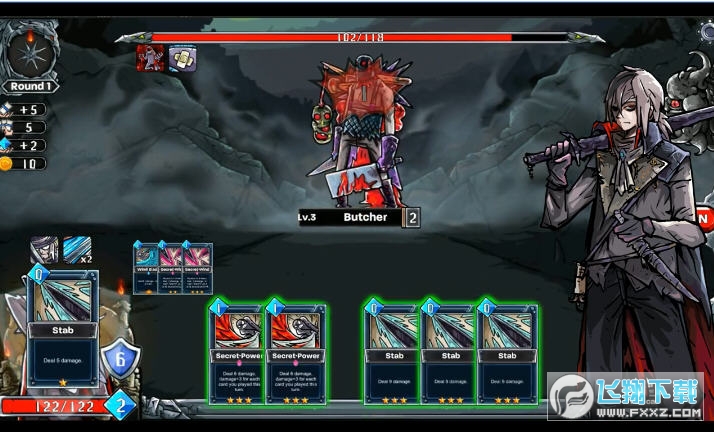Image resolution: width=714 pixels, height=432 pixels.
Task: Inspect the Butcher's bandage status icon
Action: (x=181, y=59)
